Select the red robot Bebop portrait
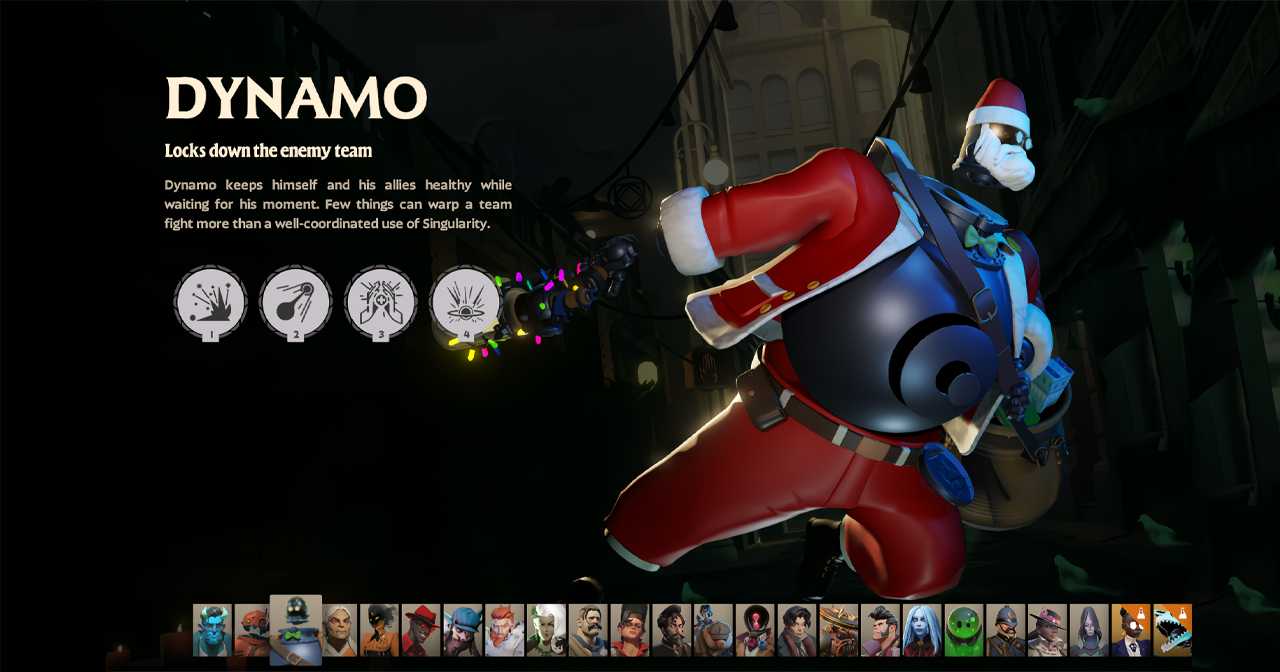 pos(252,630)
